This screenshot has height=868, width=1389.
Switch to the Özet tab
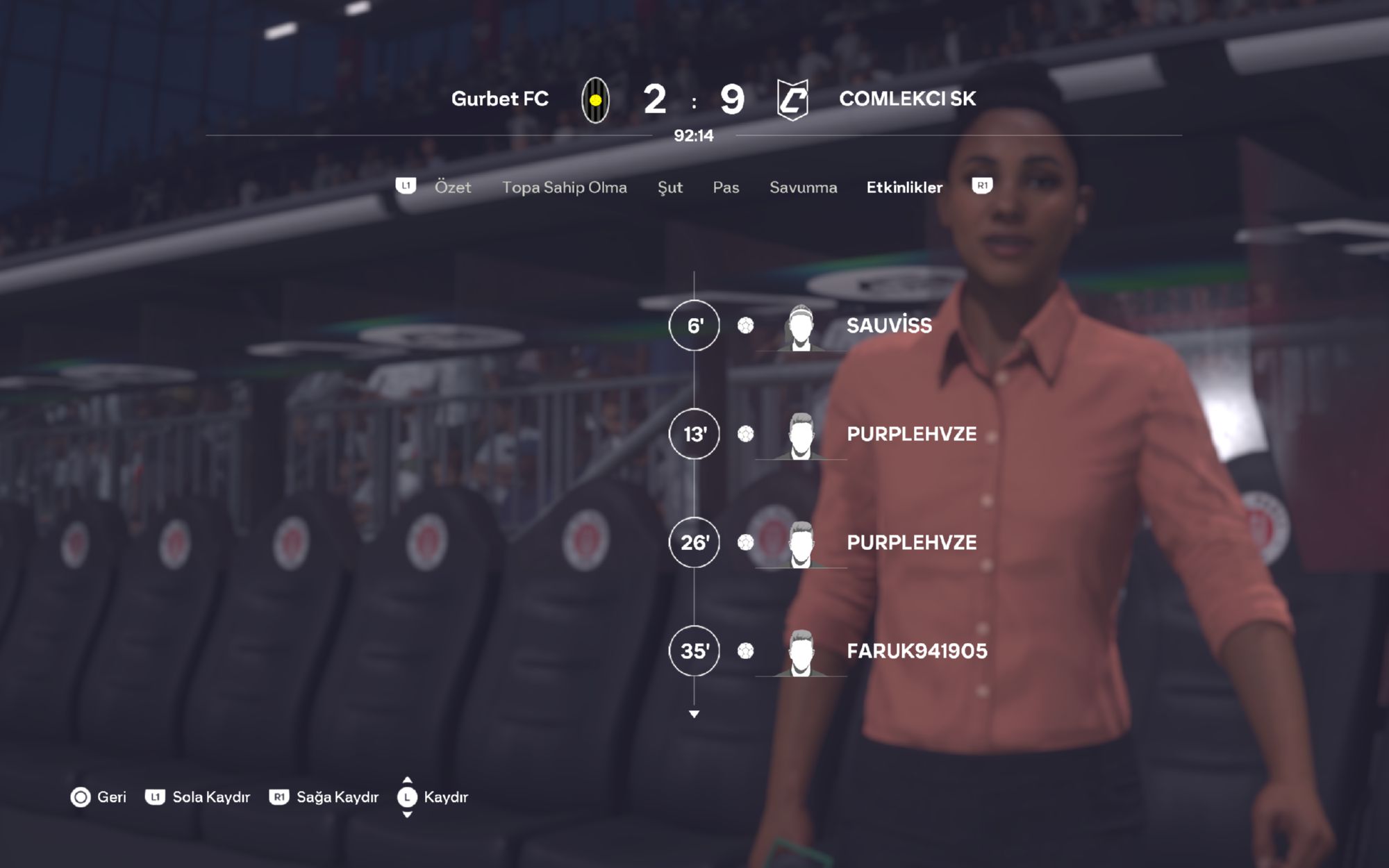click(x=452, y=187)
